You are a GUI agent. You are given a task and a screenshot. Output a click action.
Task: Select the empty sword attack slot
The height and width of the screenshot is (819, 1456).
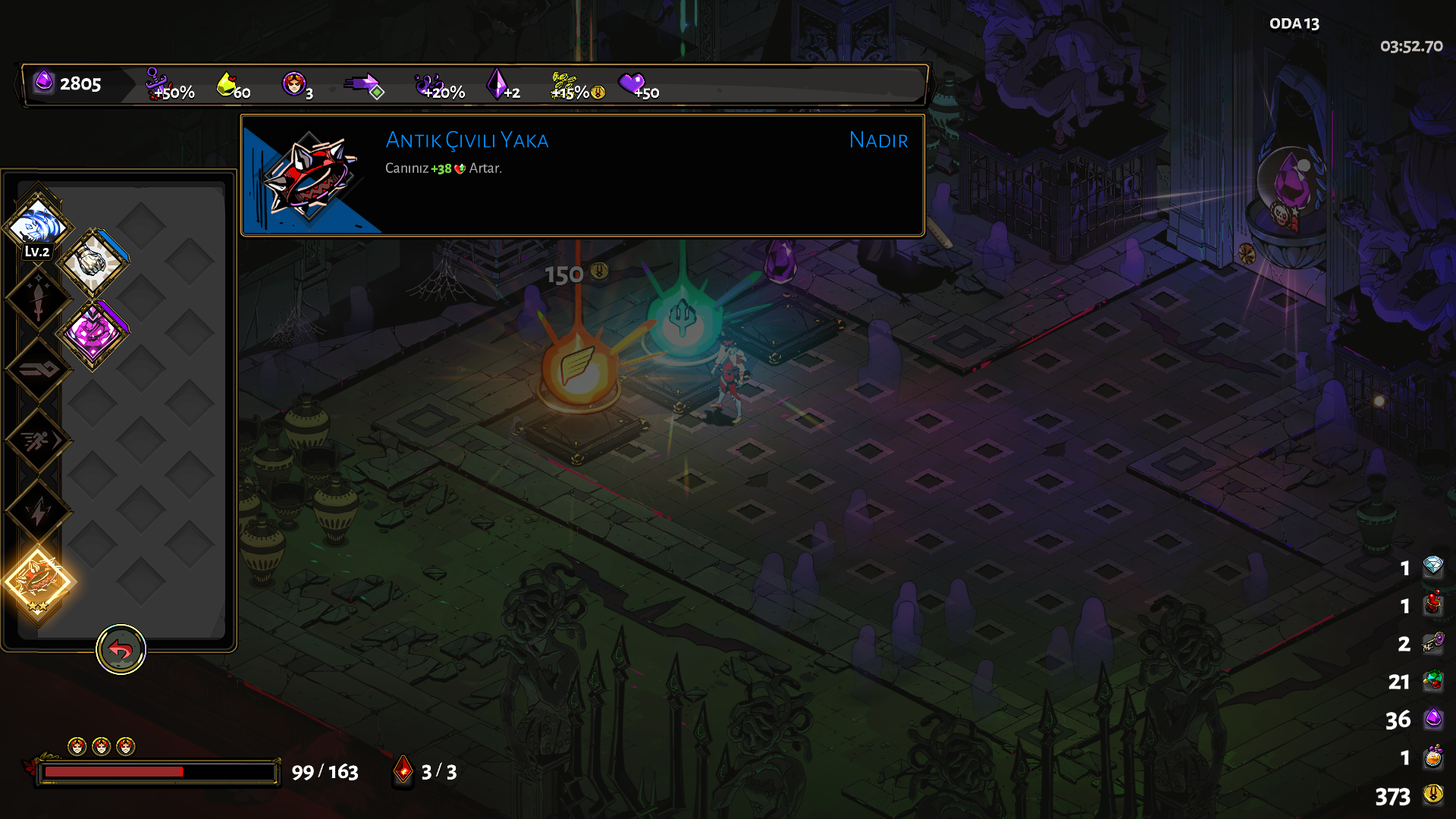click(38, 298)
